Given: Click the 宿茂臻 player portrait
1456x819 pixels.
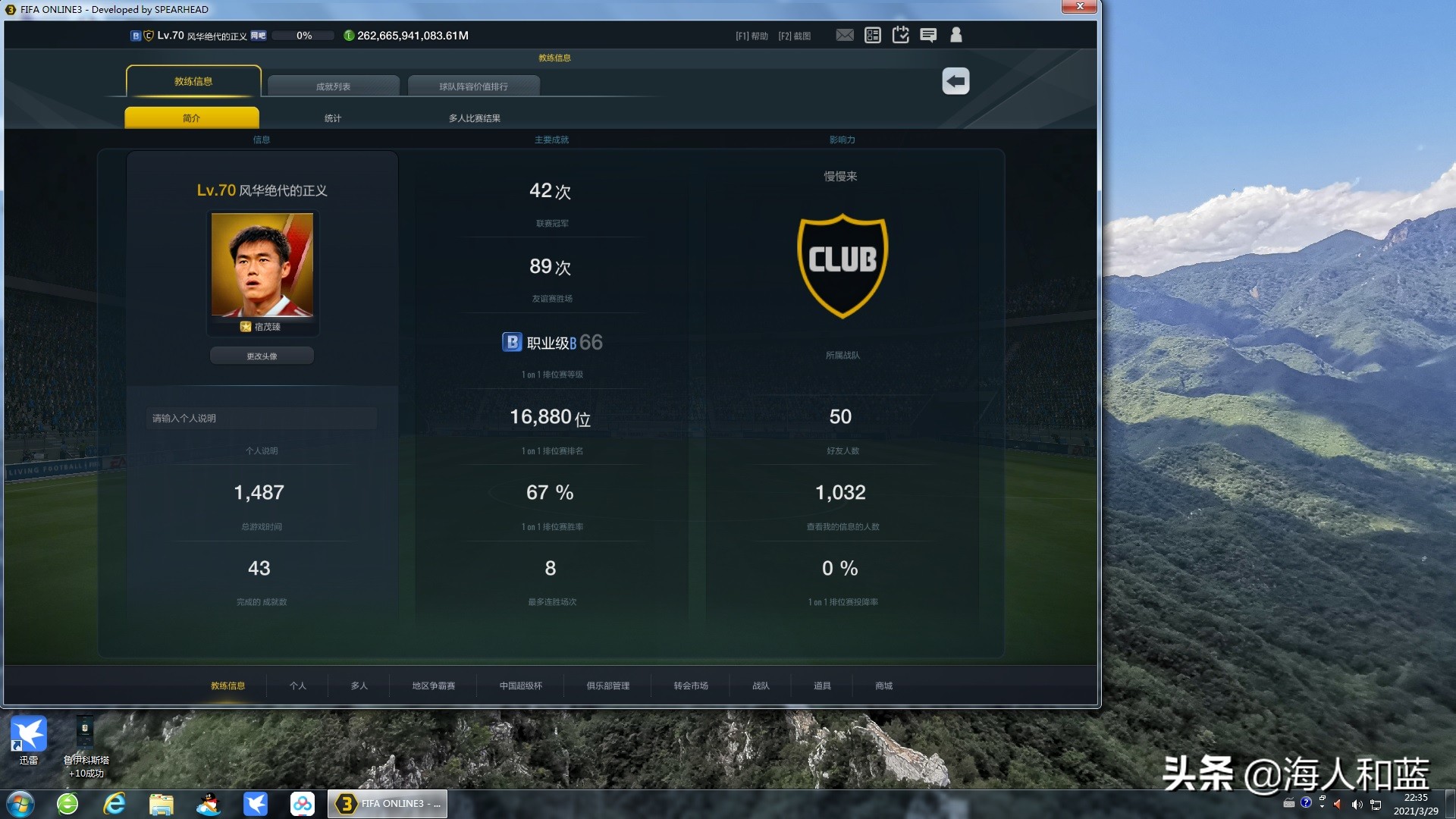Looking at the screenshot, I should click(261, 267).
